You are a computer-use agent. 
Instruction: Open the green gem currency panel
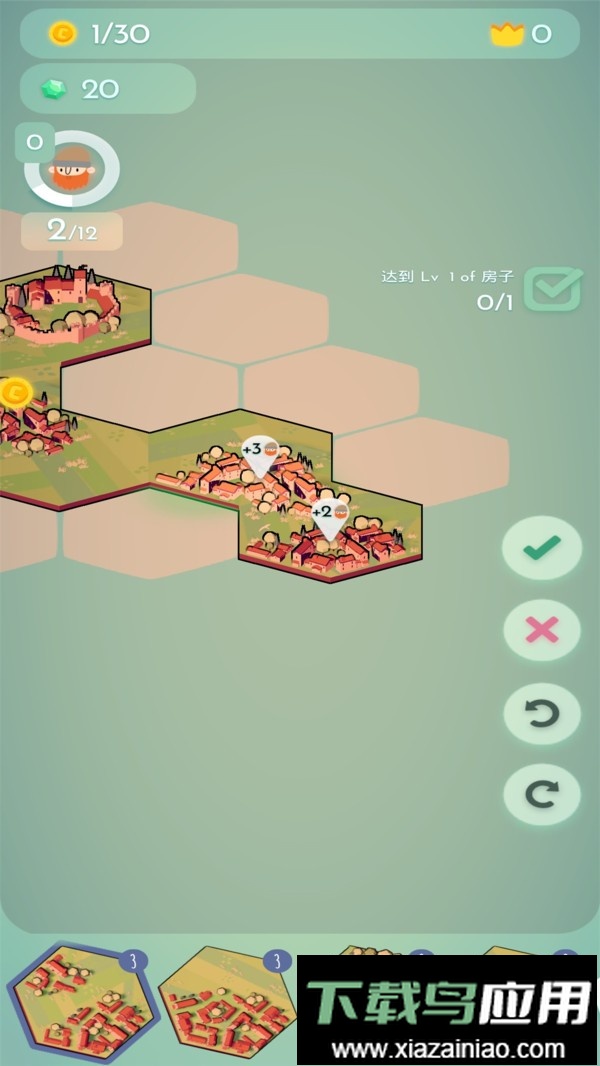[x=107, y=89]
